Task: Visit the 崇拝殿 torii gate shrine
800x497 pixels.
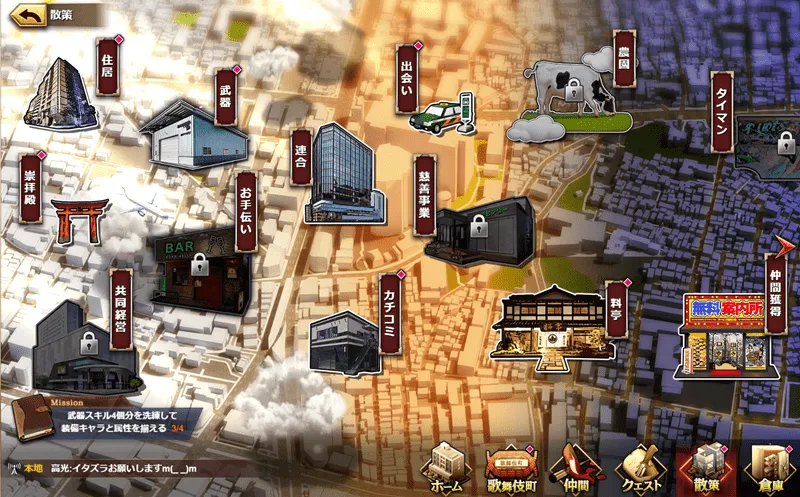Action: [x=81, y=219]
